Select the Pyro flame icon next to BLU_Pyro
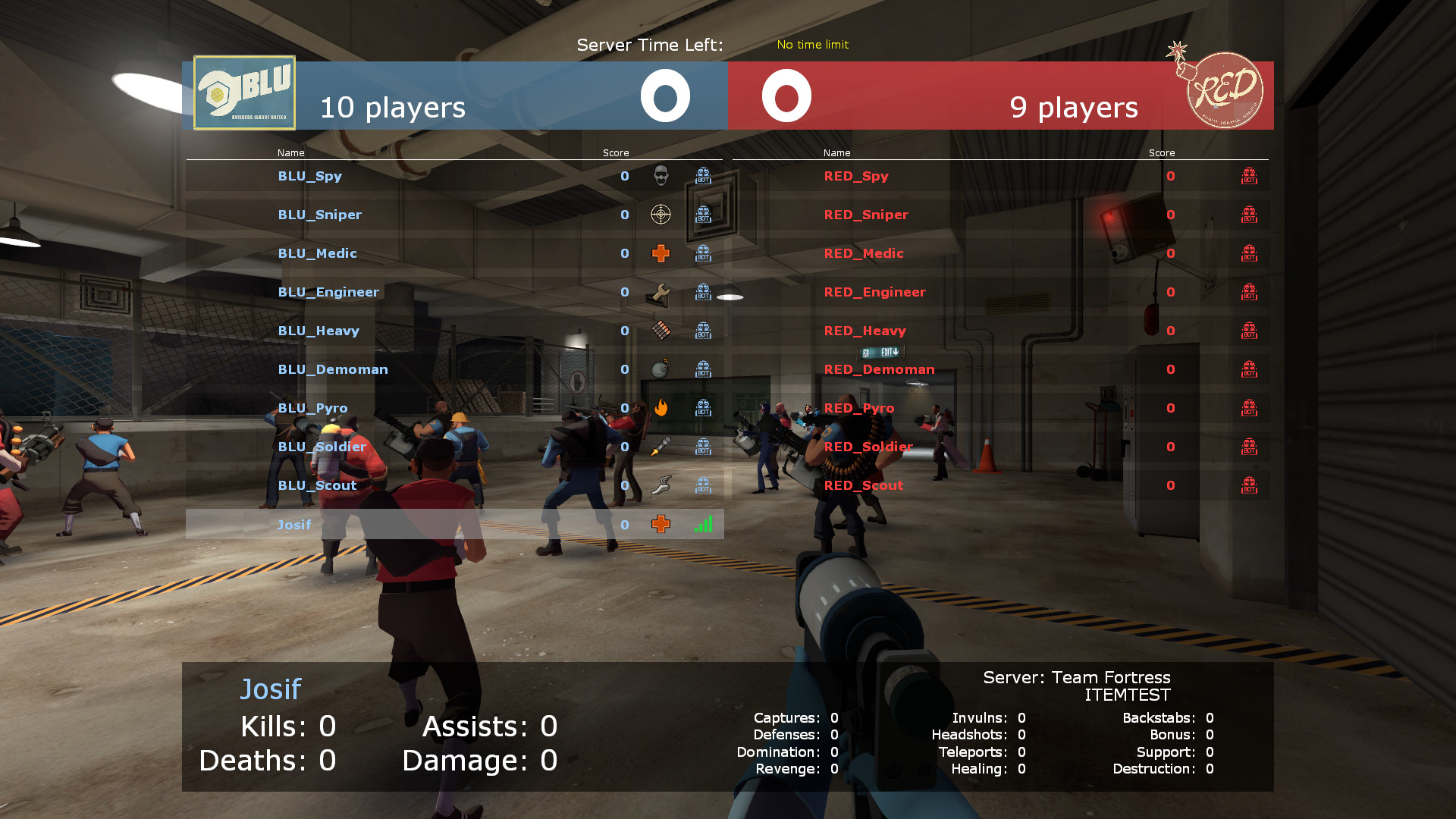This screenshot has height=819, width=1456. (x=661, y=408)
